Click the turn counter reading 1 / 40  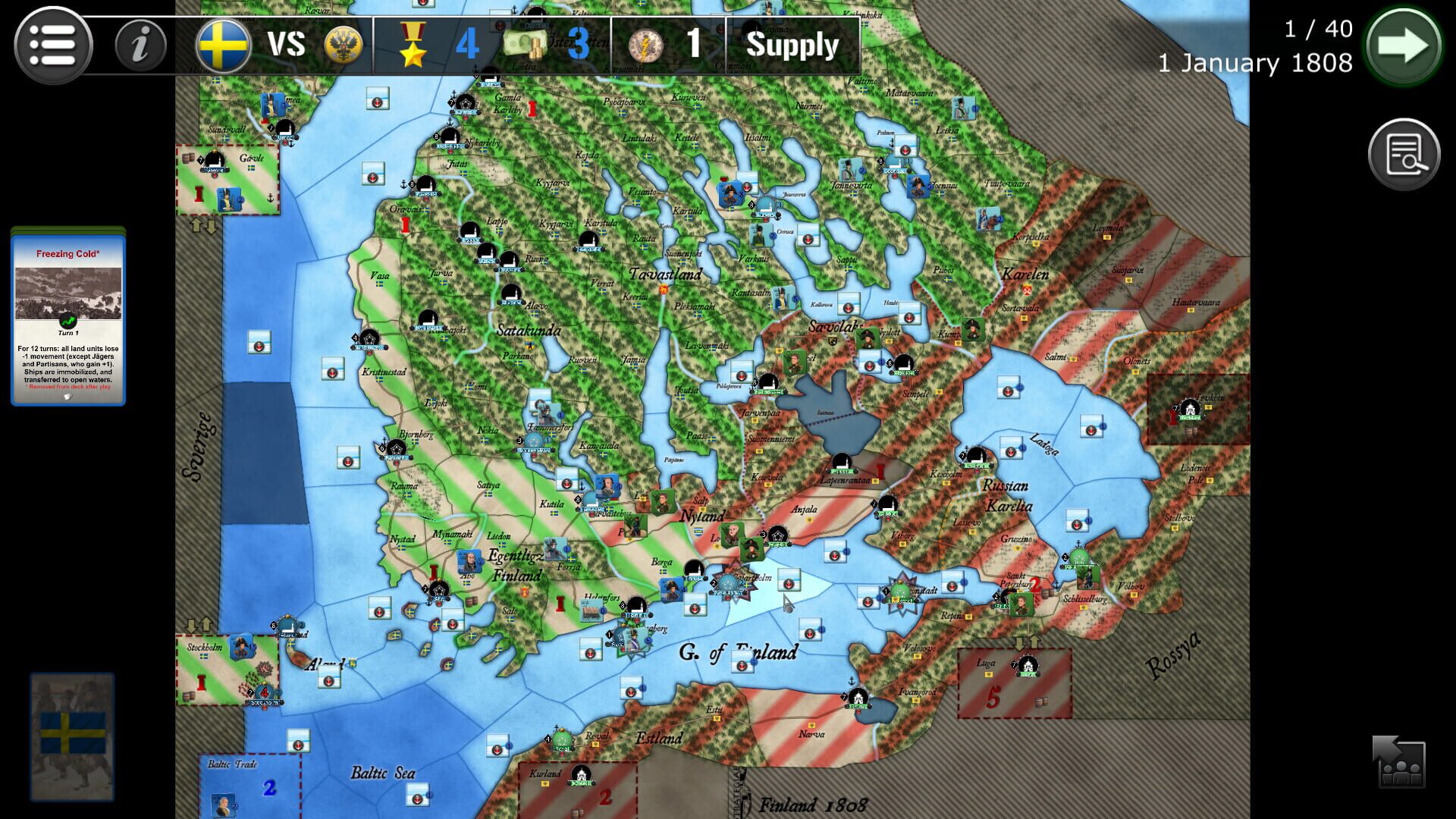(1317, 27)
